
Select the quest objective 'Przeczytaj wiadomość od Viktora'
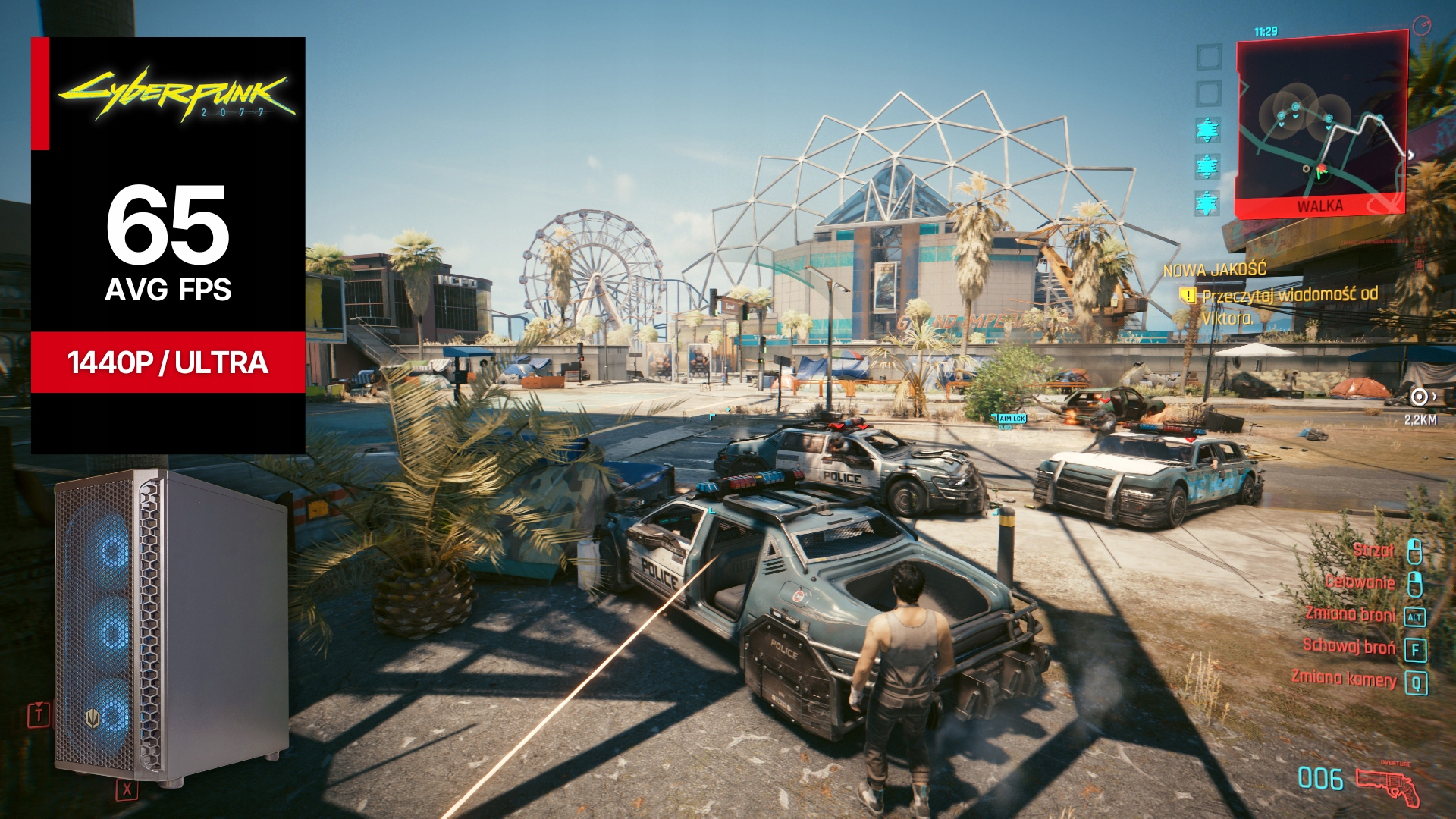[x=1289, y=305]
